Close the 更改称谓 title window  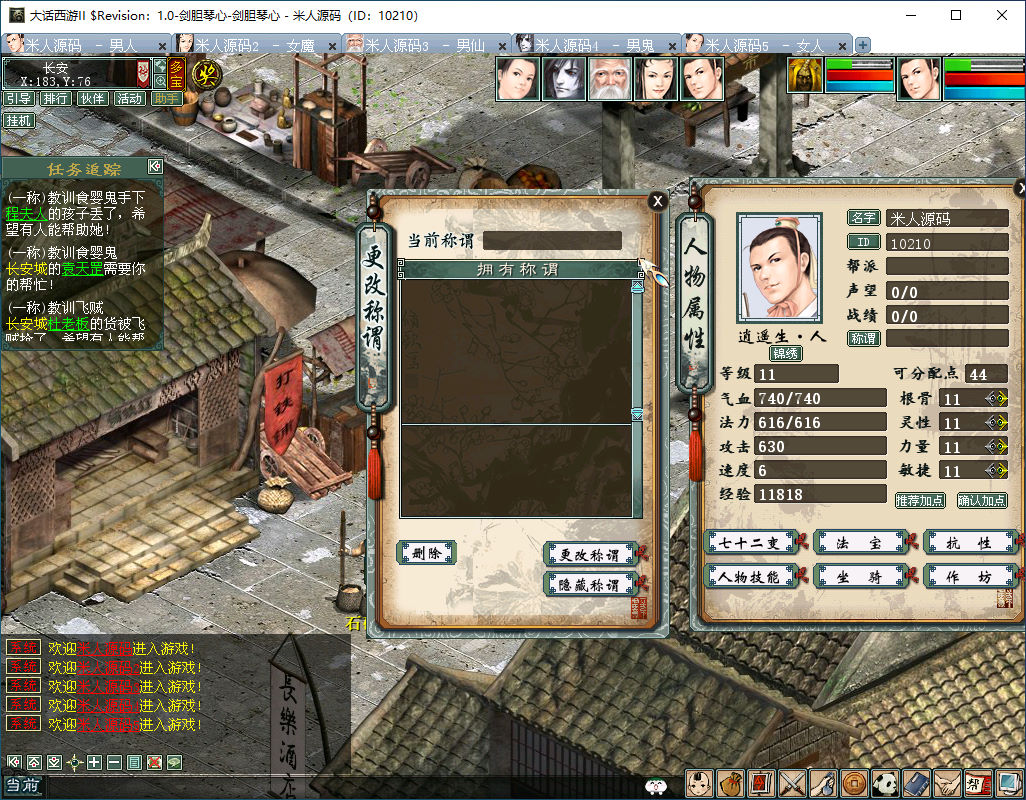click(657, 201)
